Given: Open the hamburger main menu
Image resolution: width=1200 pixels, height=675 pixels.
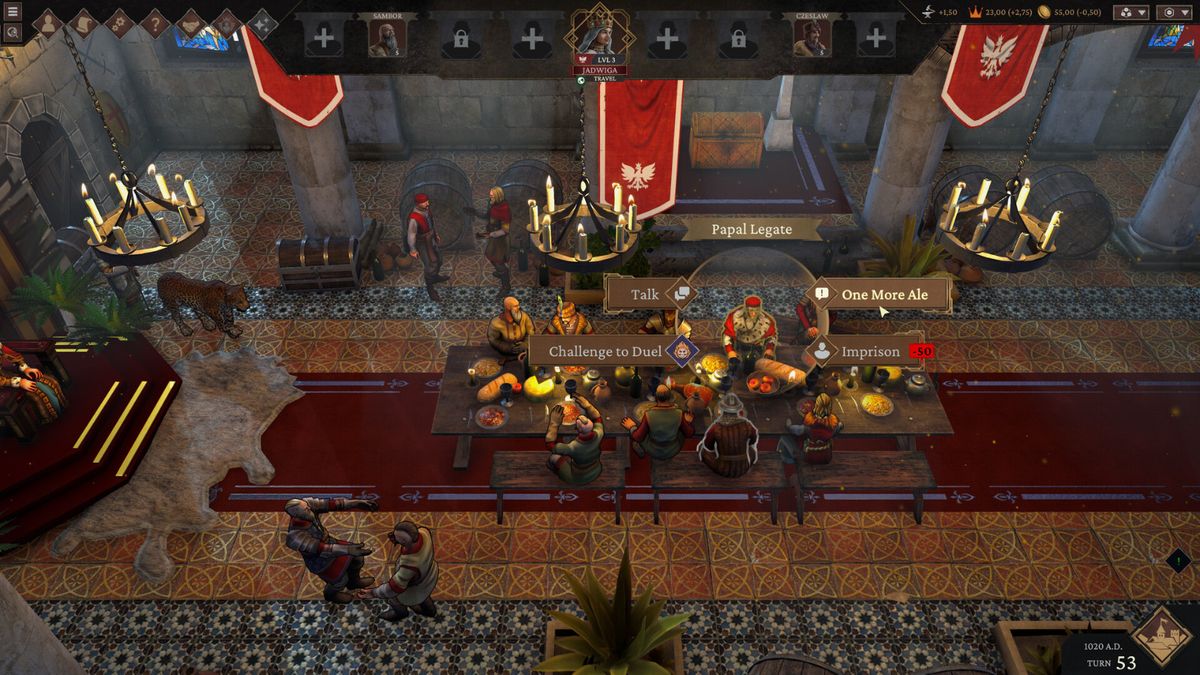Looking at the screenshot, I should (x=13, y=12).
